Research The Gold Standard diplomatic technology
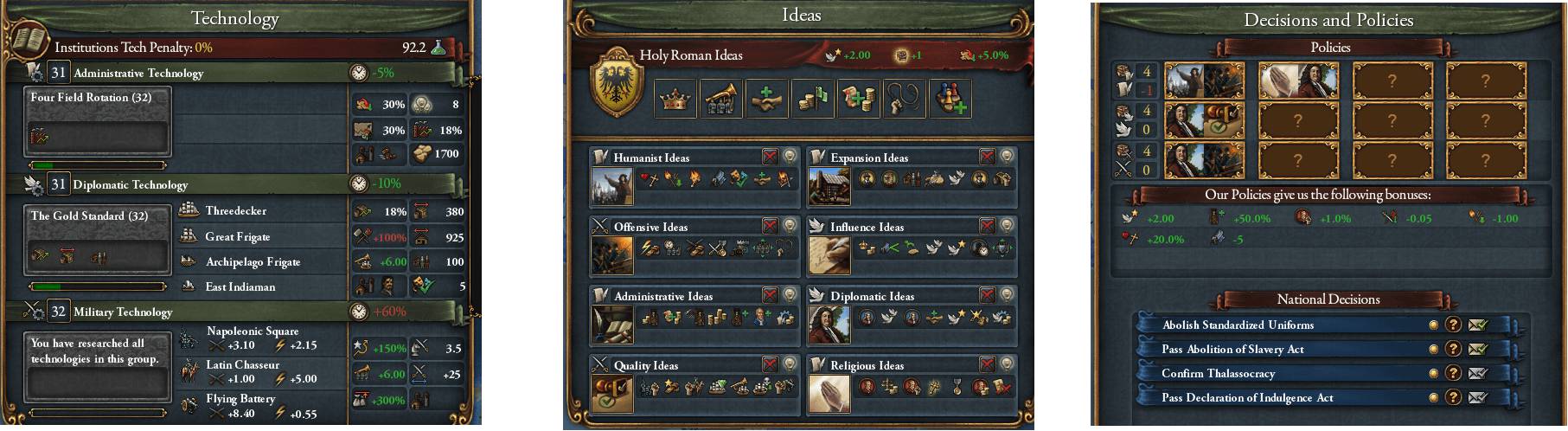The image size is (1568, 431). click(x=98, y=240)
